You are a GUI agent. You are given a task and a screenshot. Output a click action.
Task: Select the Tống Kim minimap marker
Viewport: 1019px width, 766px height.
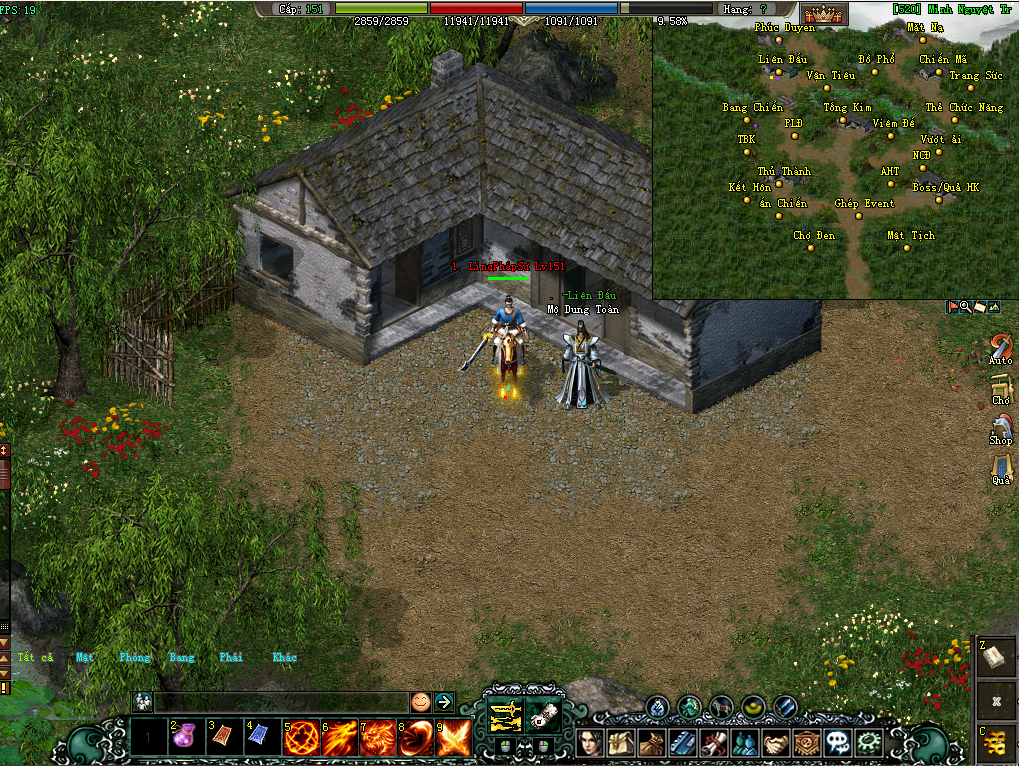[x=843, y=120]
